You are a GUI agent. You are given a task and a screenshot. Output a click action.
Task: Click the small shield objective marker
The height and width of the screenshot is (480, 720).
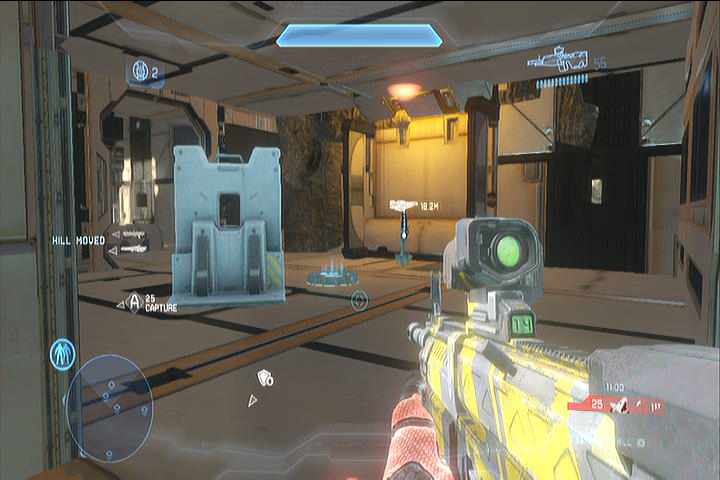[265, 377]
